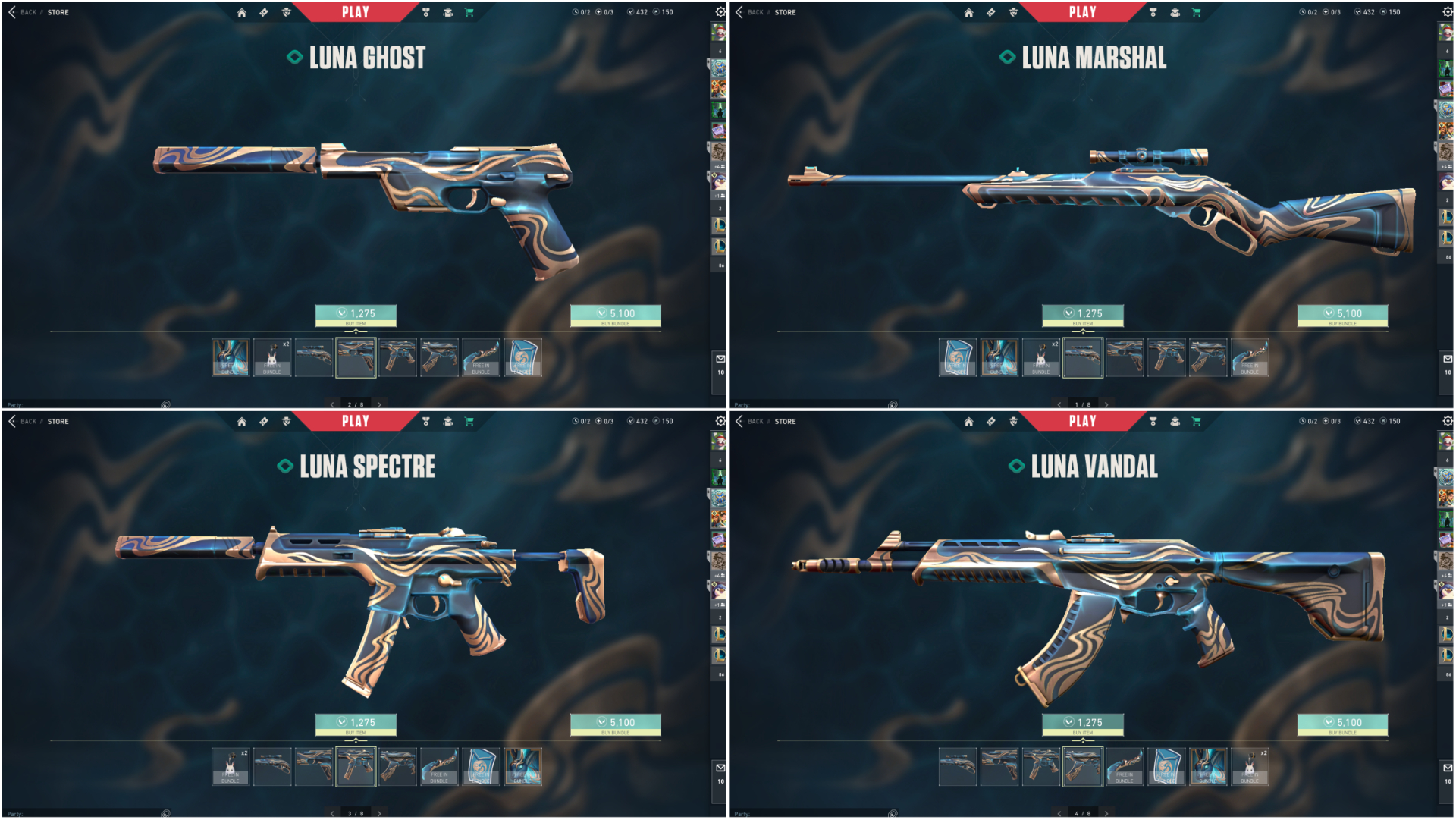The width and height of the screenshot is (1456, 820).
Task: Purchase the Luna Spectre item for 1,275
Action: pyautogui.click(x=356, y=724)
